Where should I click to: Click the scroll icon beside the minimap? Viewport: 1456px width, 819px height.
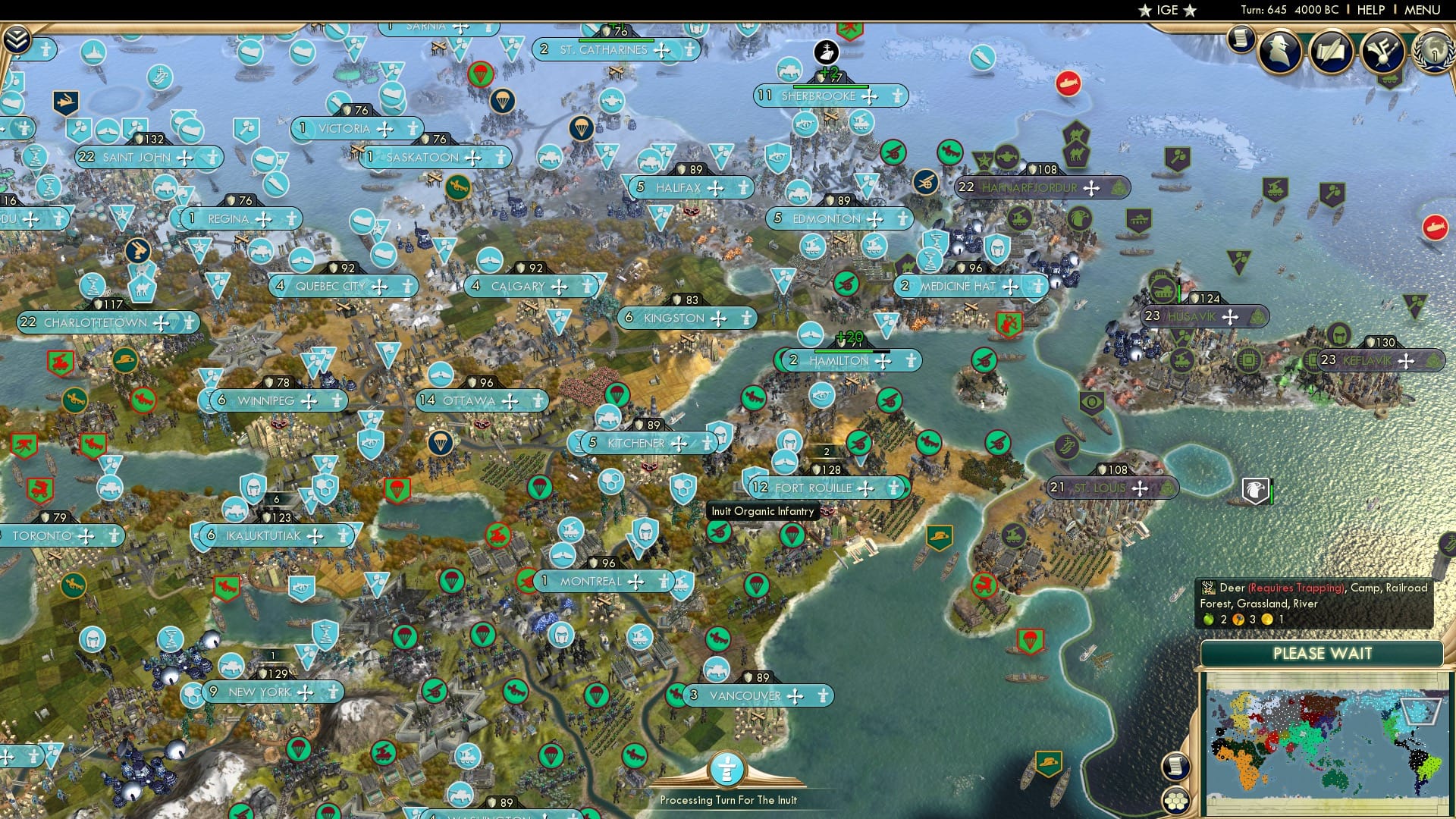1178,767
